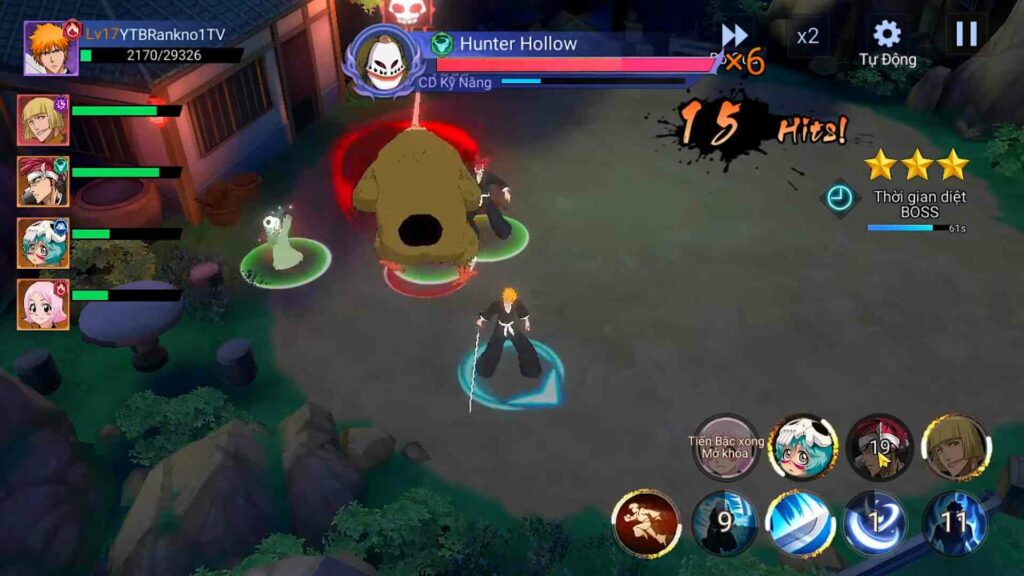This screenshot has height=576, width=1024.
Task: Select the blonde team member portrait
Action: pyautogui.click(x=42, y=120)
